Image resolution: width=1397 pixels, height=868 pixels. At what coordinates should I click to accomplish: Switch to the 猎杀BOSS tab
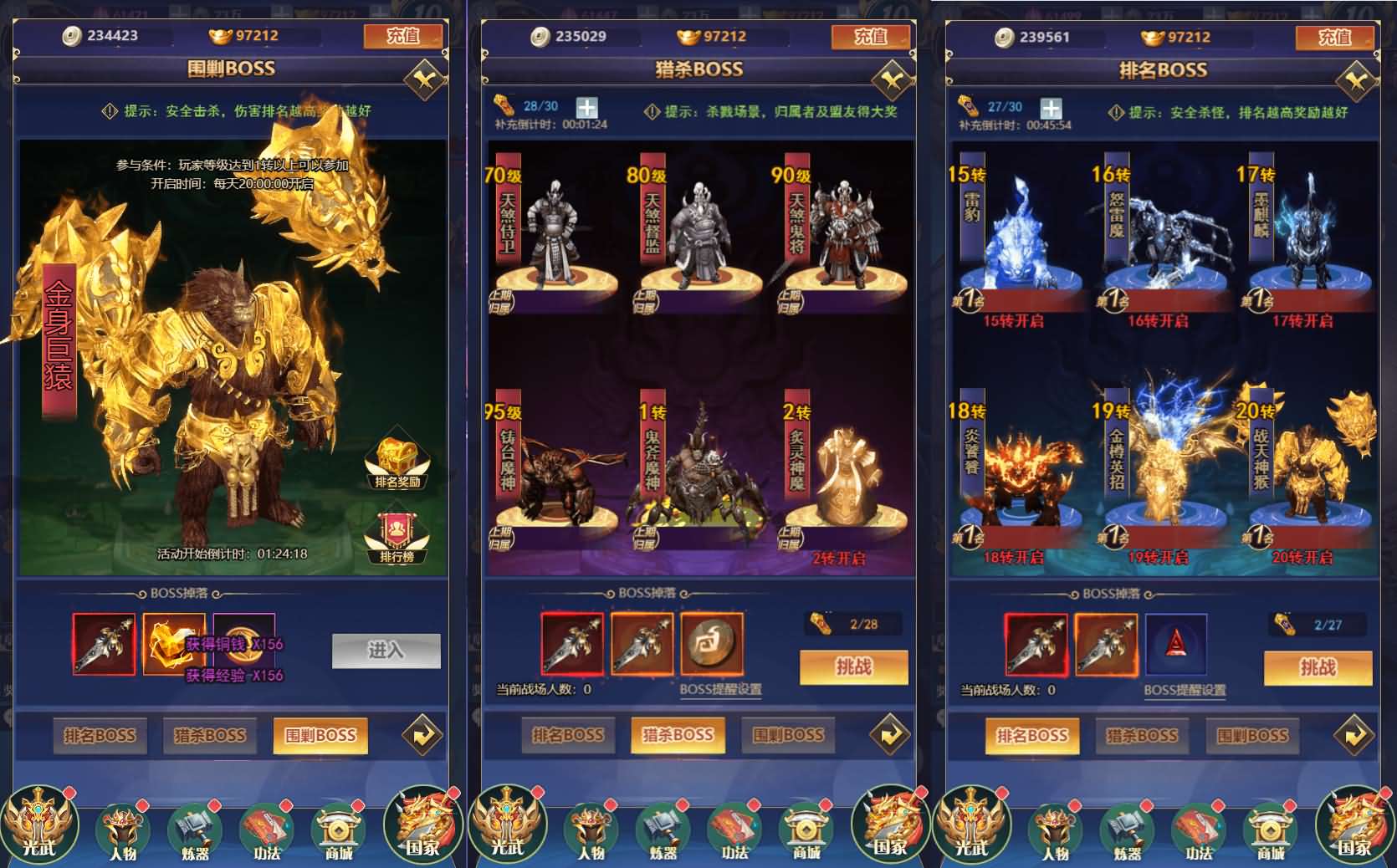(x=211, y=736)
